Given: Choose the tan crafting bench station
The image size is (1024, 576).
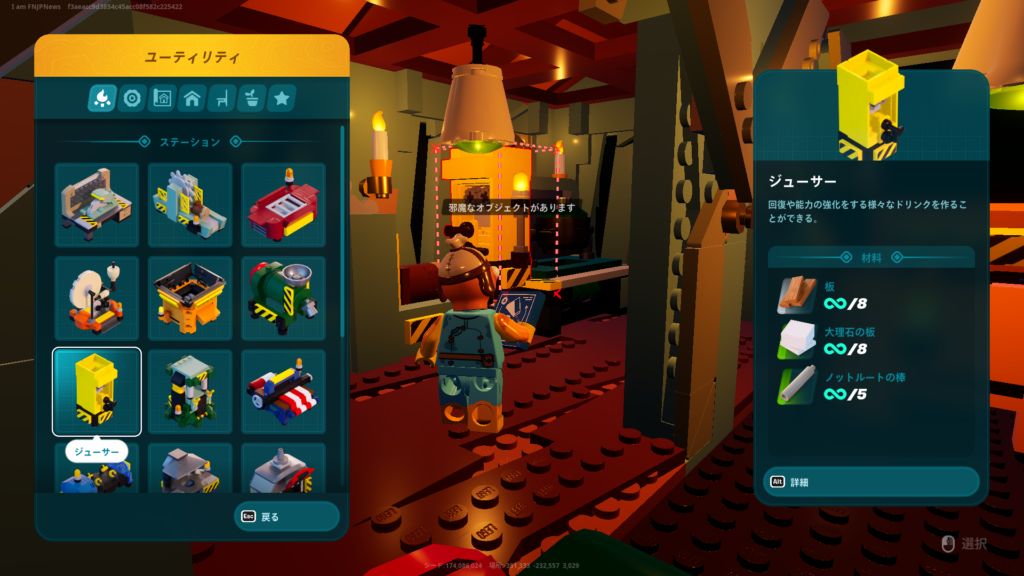Looking at the screenshot, I should tap(97, 204).
